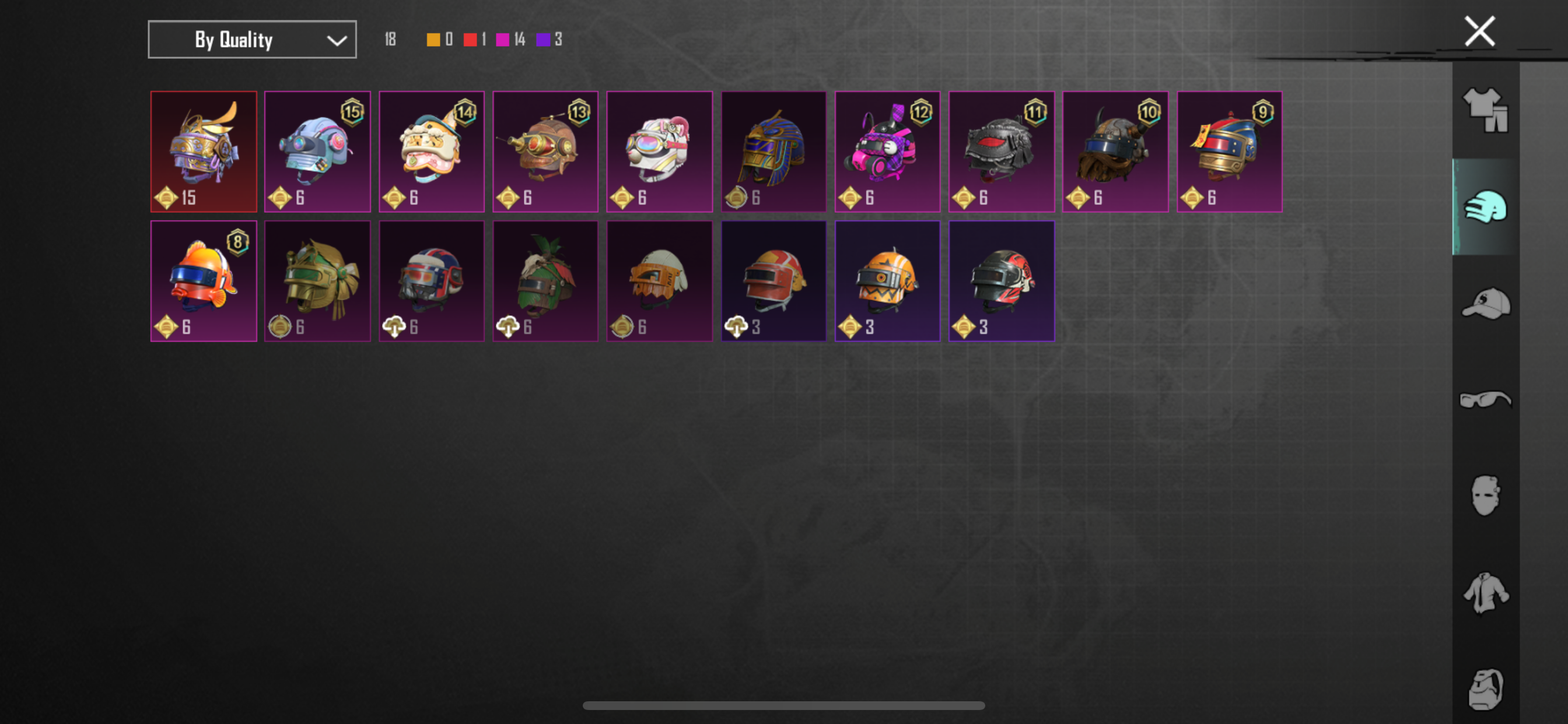Select the red-framed gold and purple winged helmet
Screen dimensions: 1568x724
click(204, 152)
